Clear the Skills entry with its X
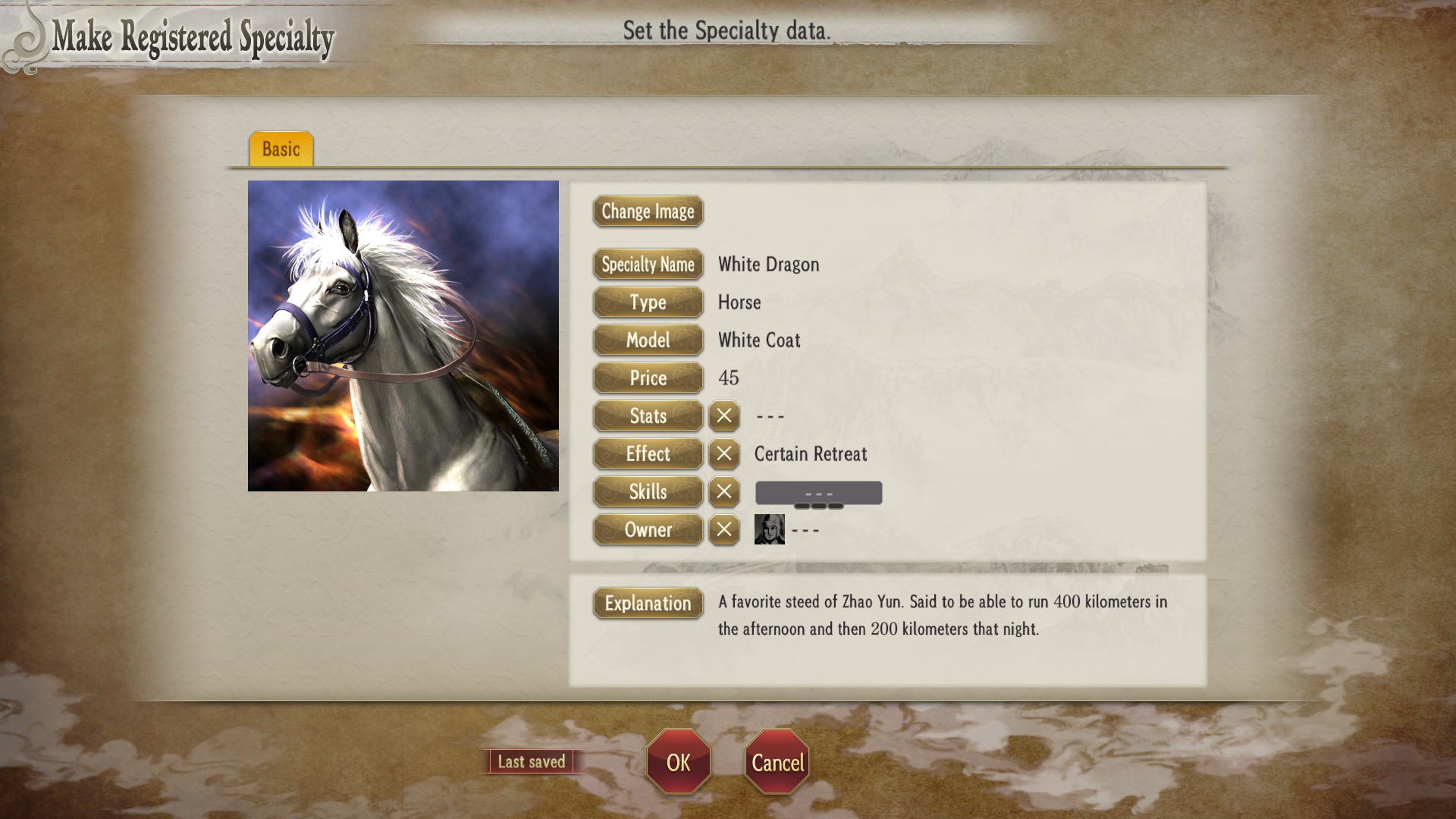This screenshot has height=819, width=1456. tap(724, 492)
